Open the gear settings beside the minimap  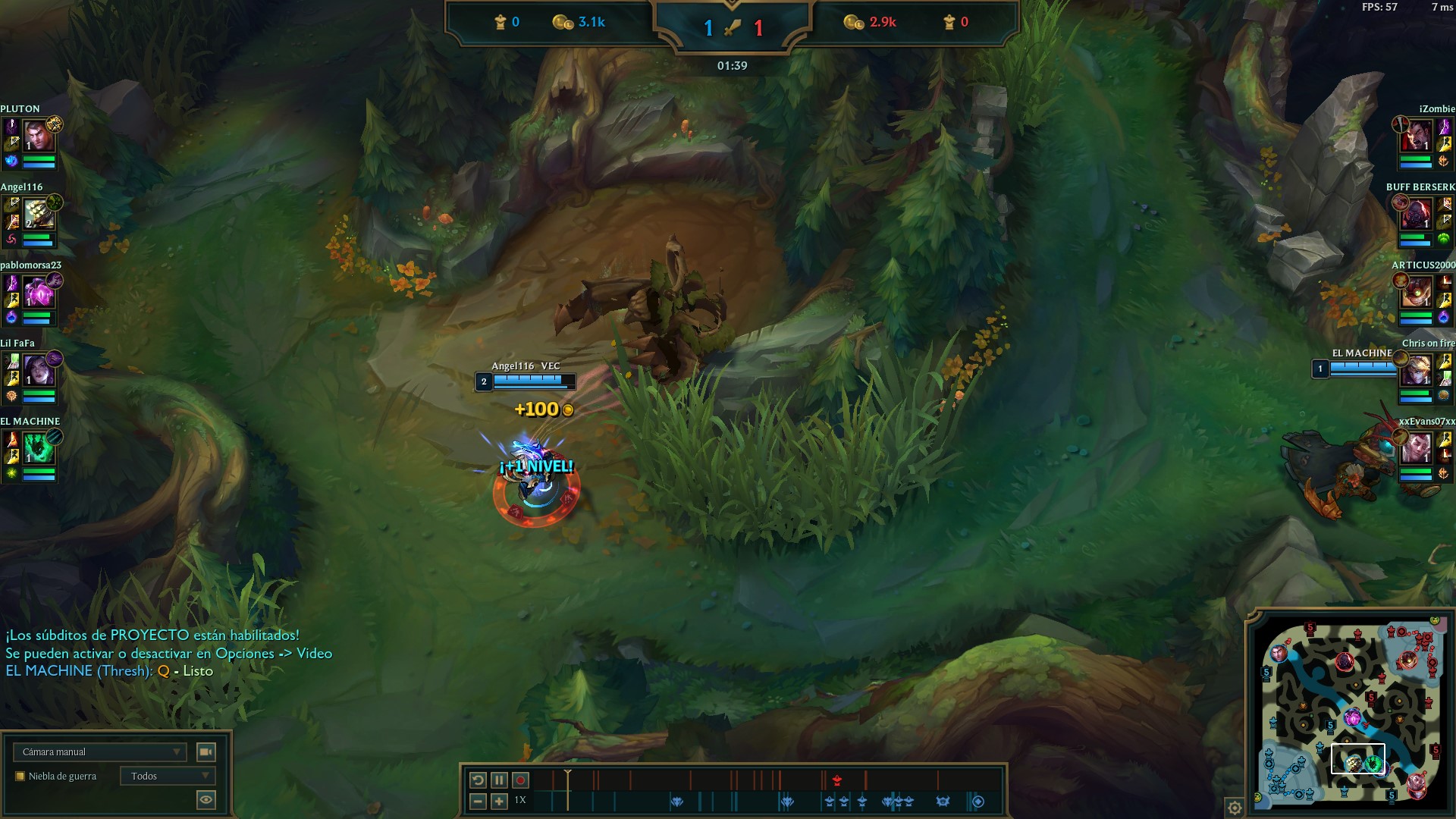click(1235, 808)
